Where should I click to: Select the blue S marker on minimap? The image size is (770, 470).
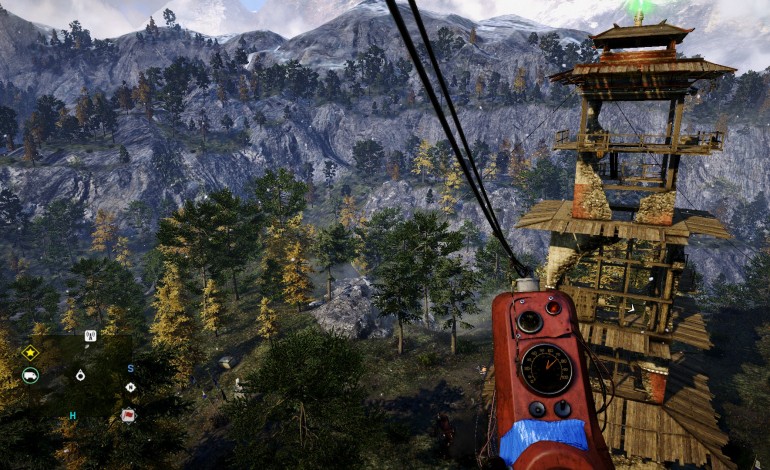coord(129,368)
